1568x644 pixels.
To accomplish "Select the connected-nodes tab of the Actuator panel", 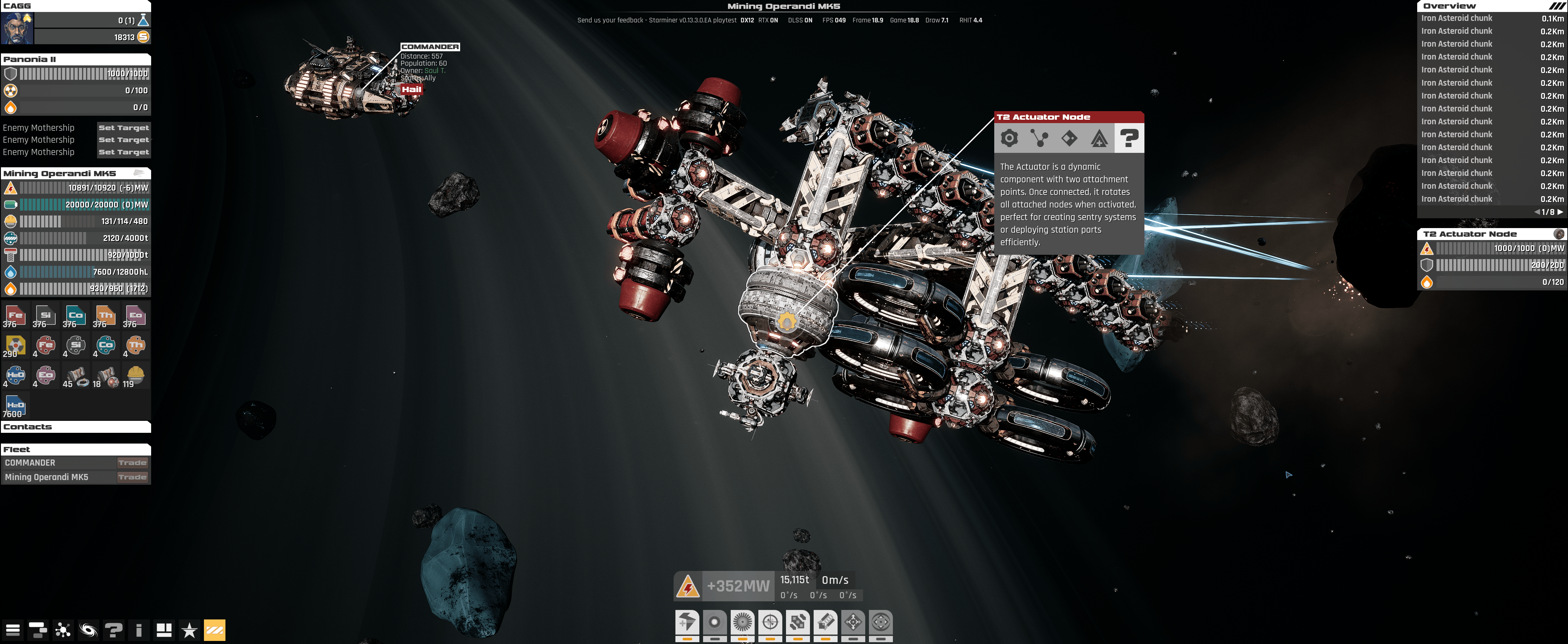I will [x=1039, y=139].
